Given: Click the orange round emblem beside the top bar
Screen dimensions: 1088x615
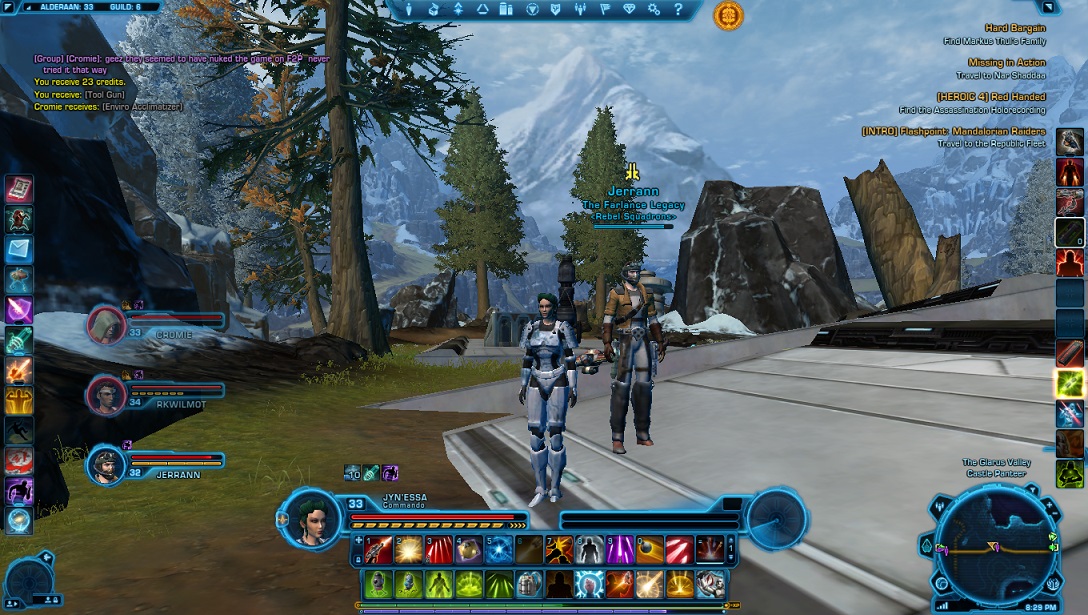Looking at the screenshot, I should pos(728,15).
